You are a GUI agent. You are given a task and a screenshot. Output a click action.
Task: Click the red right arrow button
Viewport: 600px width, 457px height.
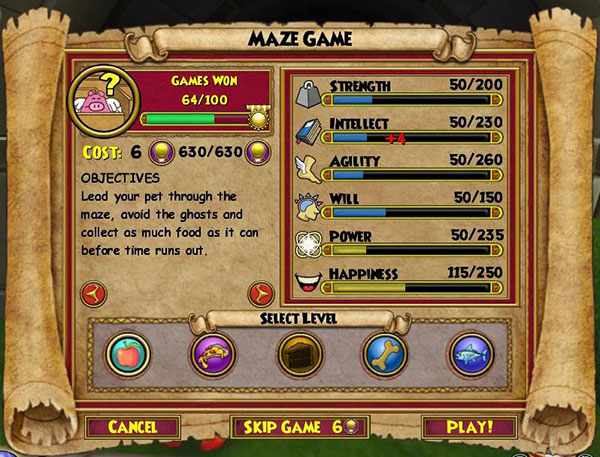(262, 292)
